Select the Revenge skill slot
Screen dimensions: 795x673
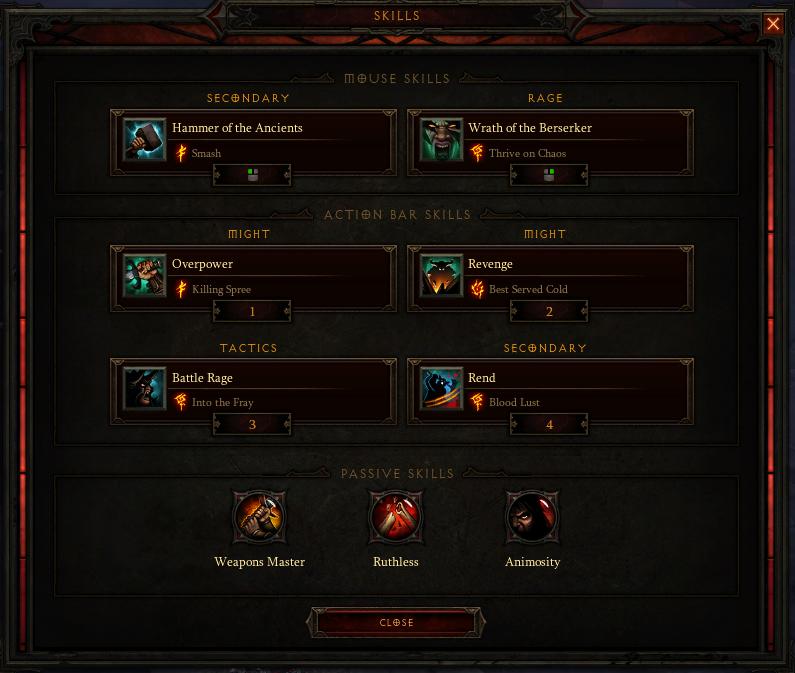coord(549,277)
